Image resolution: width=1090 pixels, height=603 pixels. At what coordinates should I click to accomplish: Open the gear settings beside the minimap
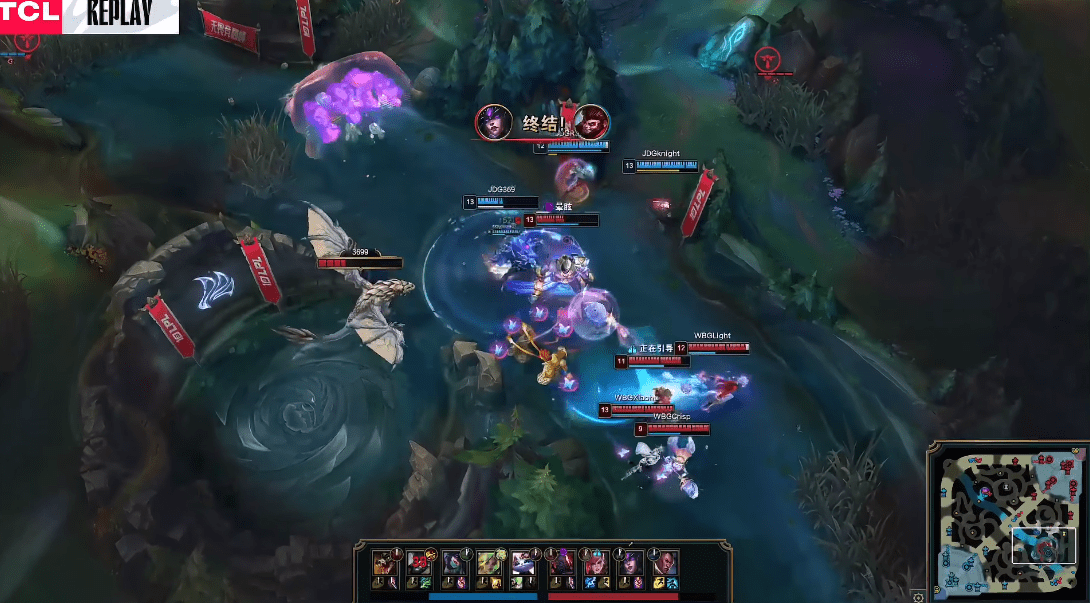pos(919,596)
